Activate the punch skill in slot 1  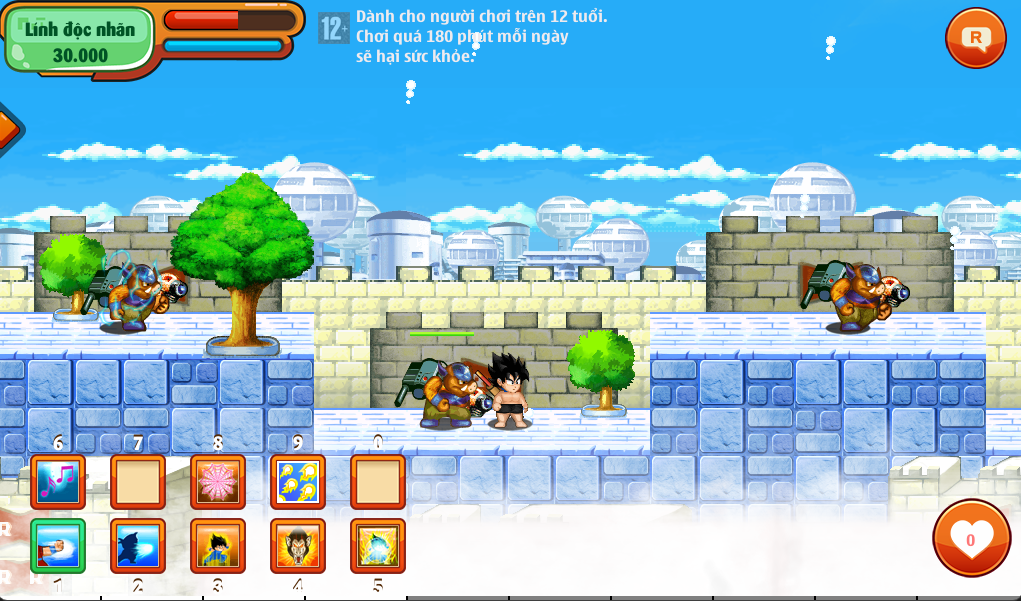pos(57,546)
